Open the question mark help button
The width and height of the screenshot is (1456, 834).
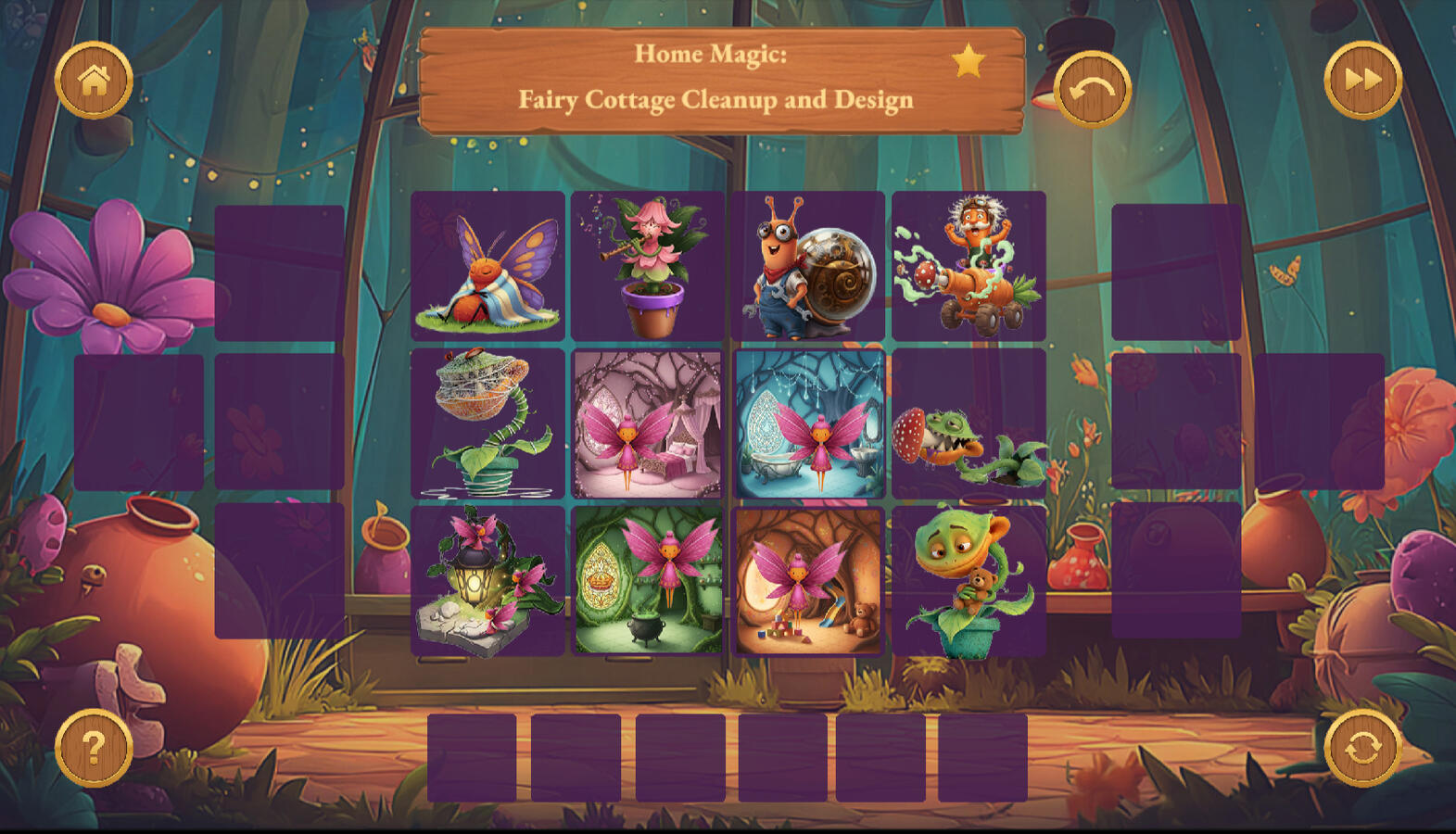[x=94, y=747]
